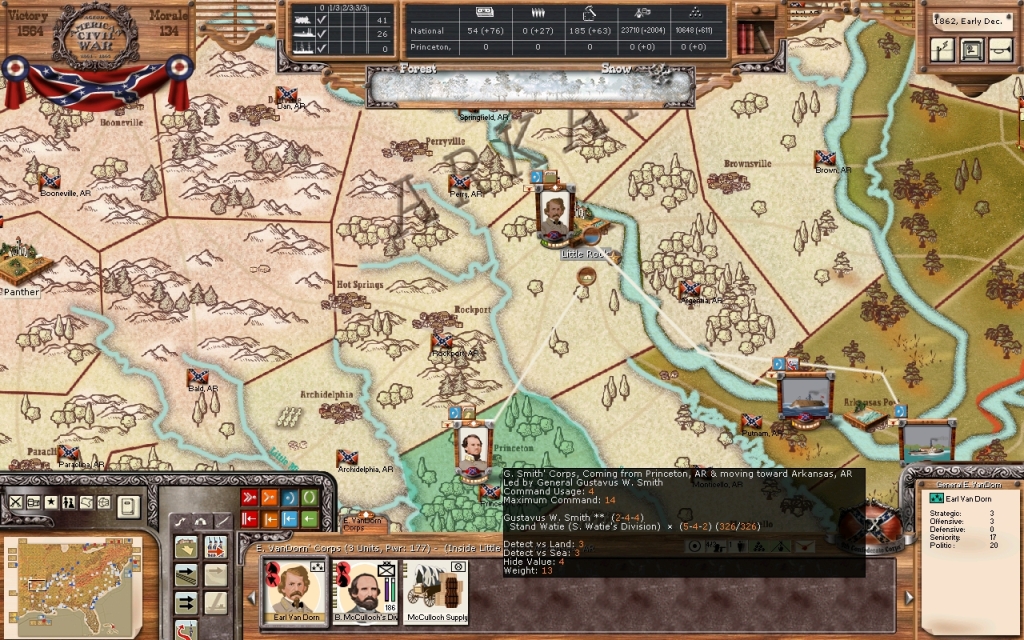Open the E. VanDorn Corps tab

[x=361, y=521]
